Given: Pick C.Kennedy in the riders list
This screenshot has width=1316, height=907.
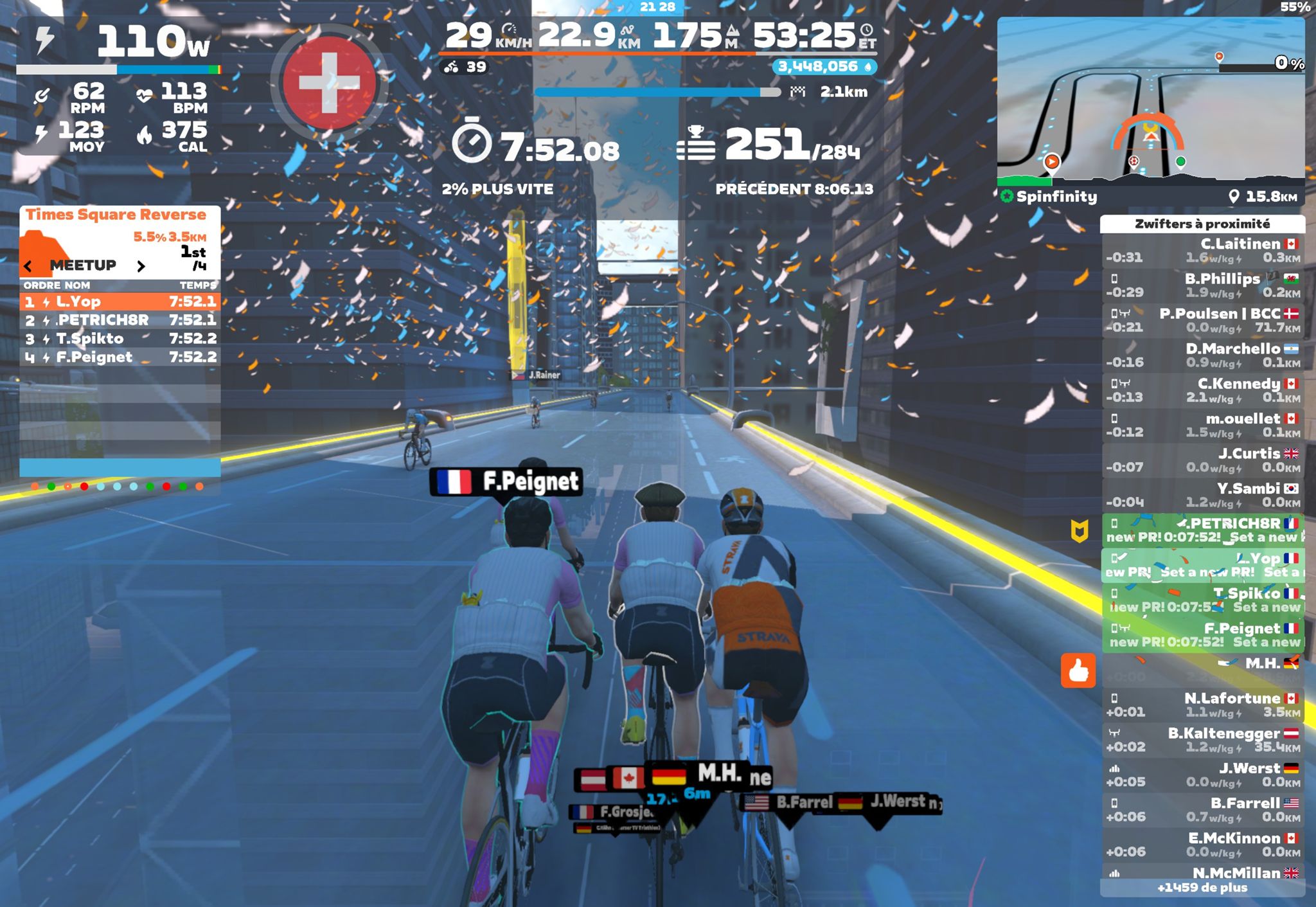Looking at the screenshot, I should coord(1202,390).
